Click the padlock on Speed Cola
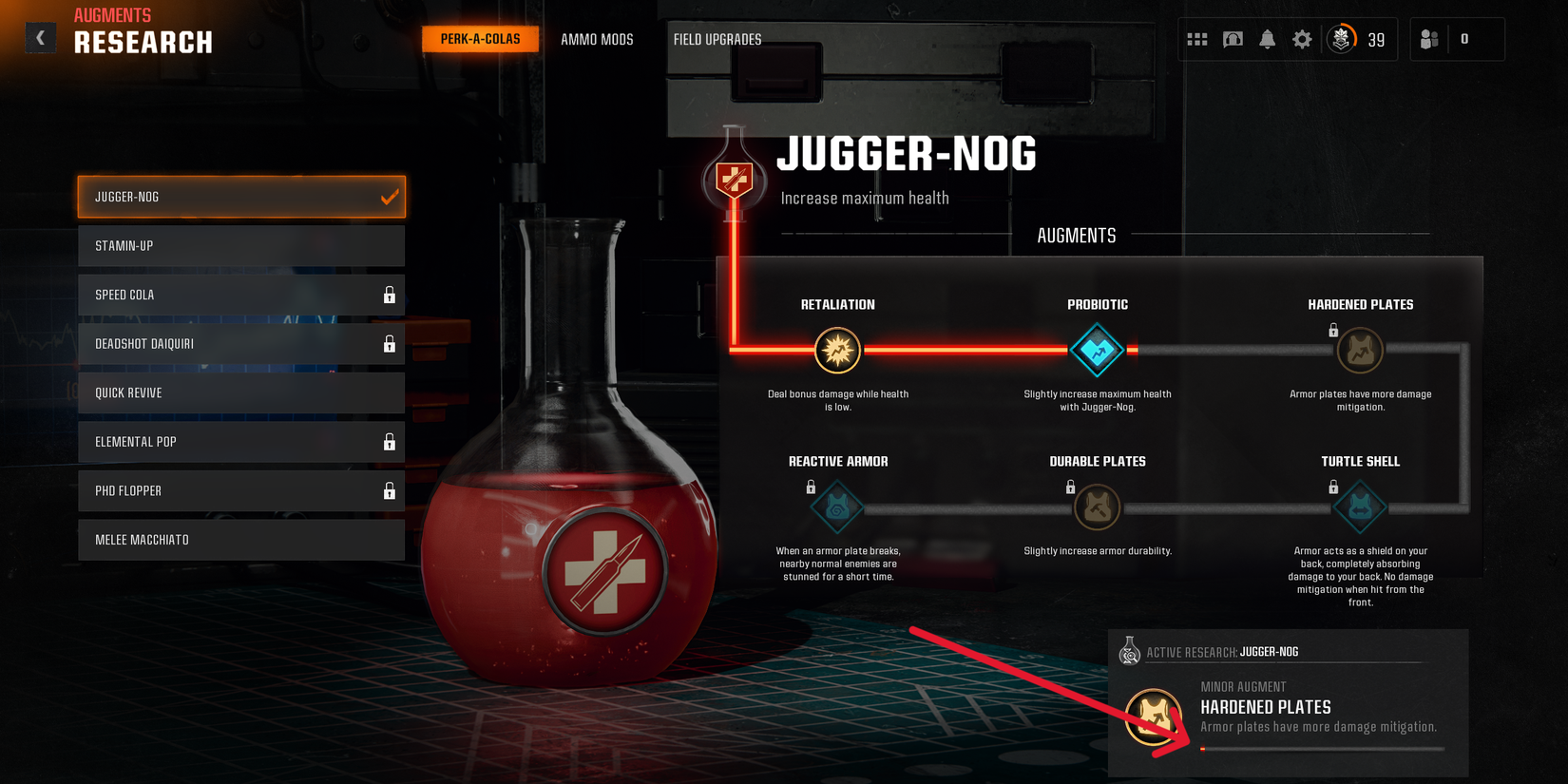 coord(390,295)
